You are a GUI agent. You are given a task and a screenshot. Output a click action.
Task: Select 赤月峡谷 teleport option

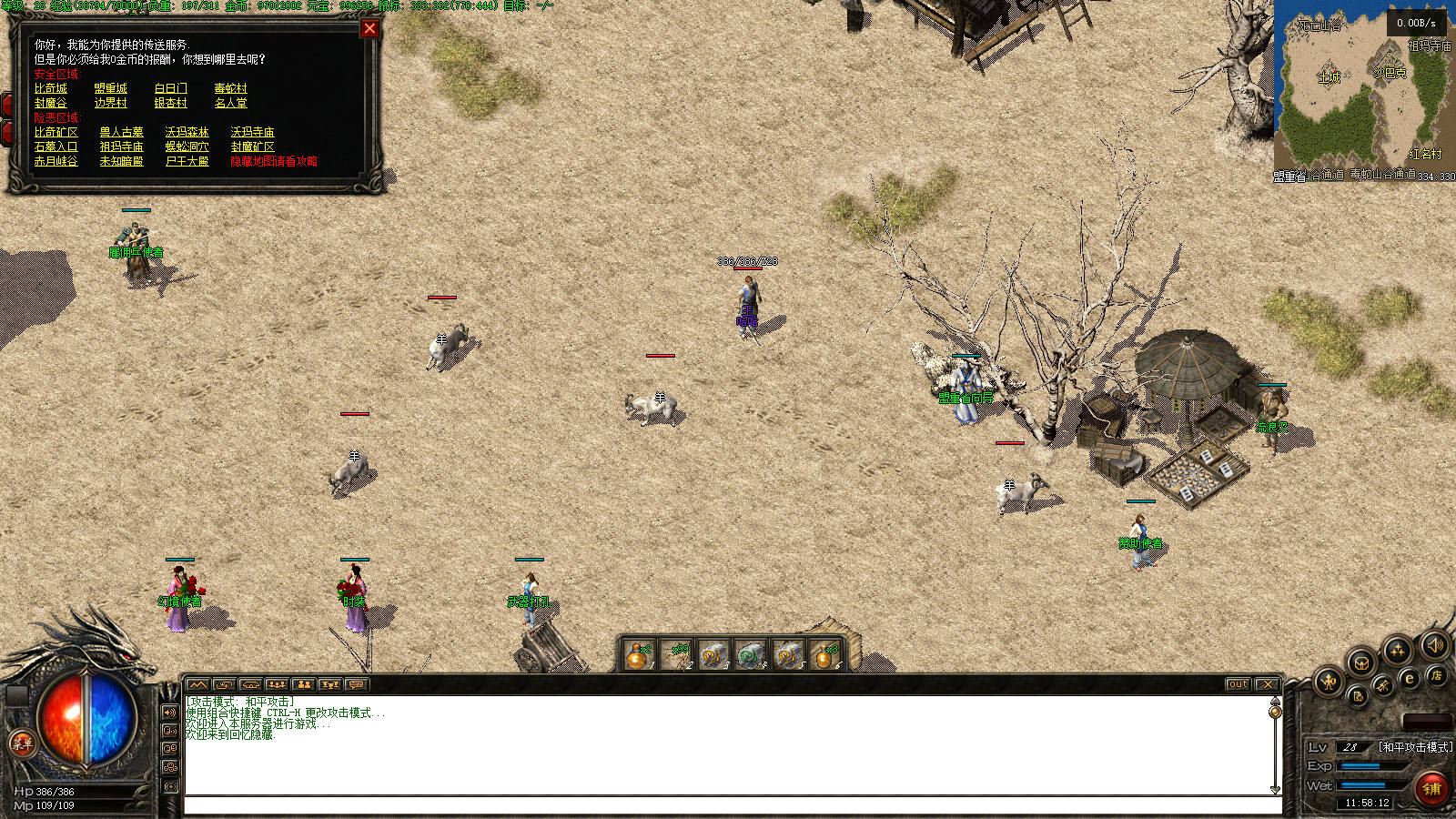pyautogui.click(x=56, y=161)
